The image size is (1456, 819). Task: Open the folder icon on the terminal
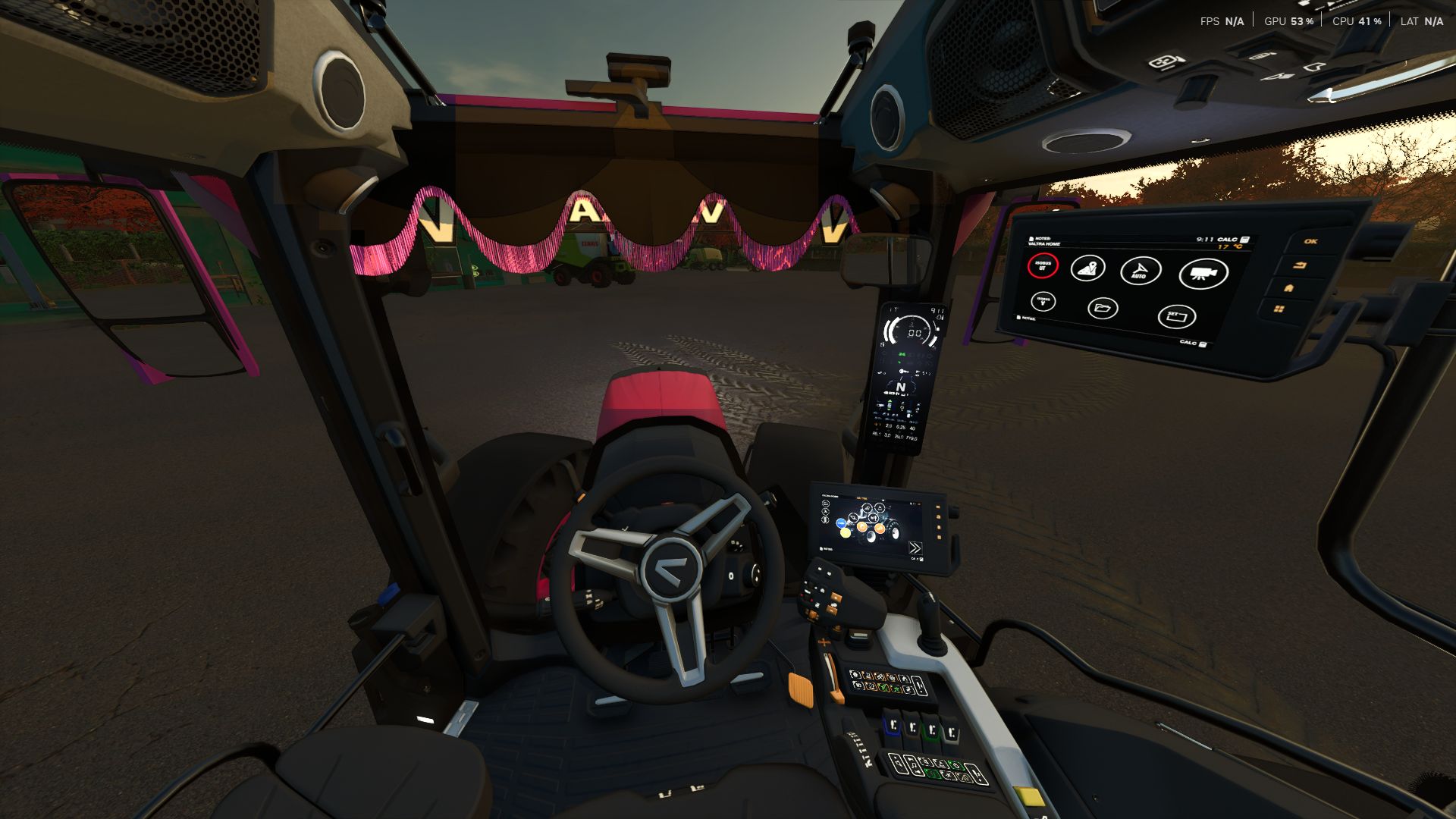point(1104,309)
